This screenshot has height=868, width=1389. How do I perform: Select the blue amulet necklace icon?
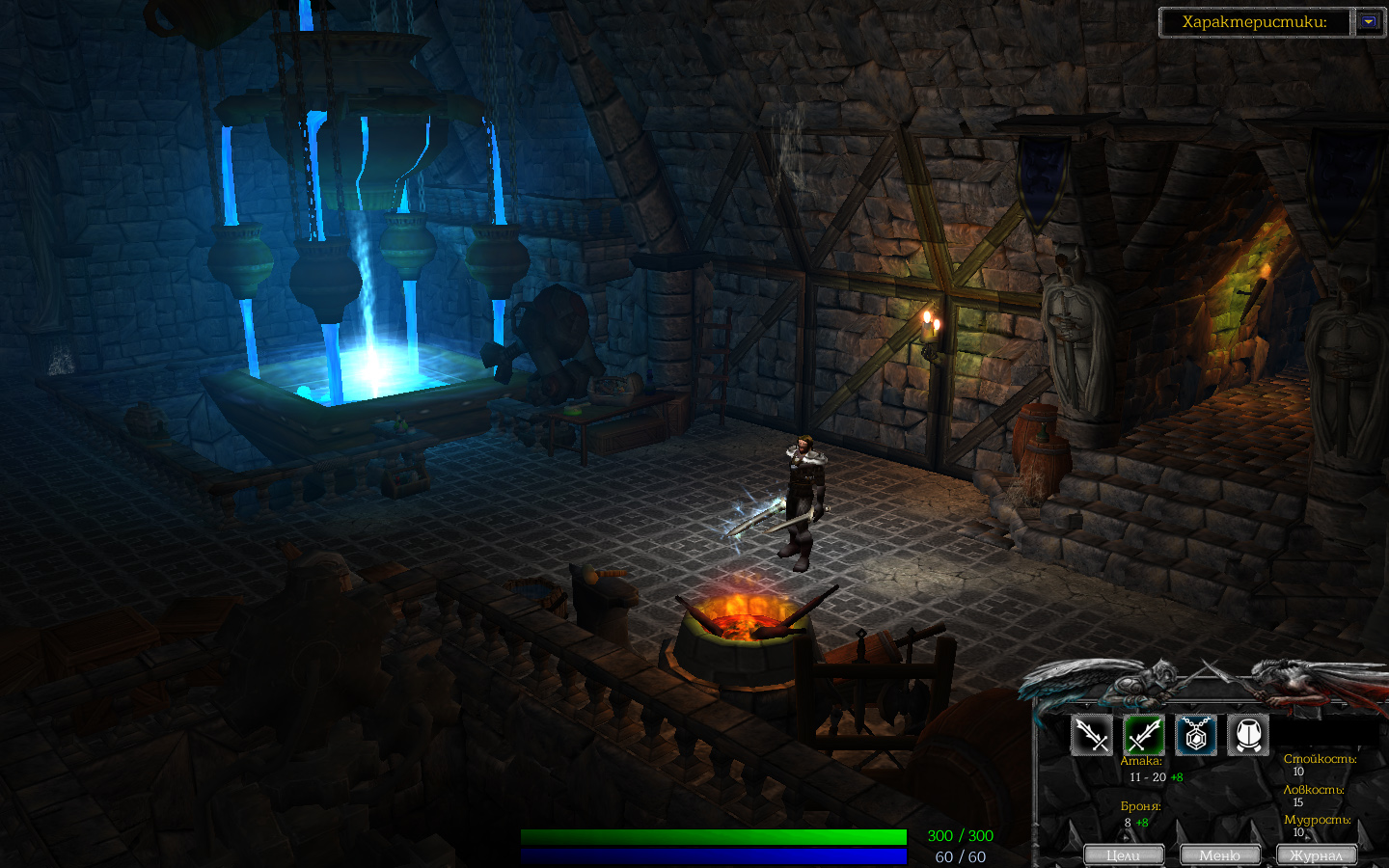coord(1196,736)
